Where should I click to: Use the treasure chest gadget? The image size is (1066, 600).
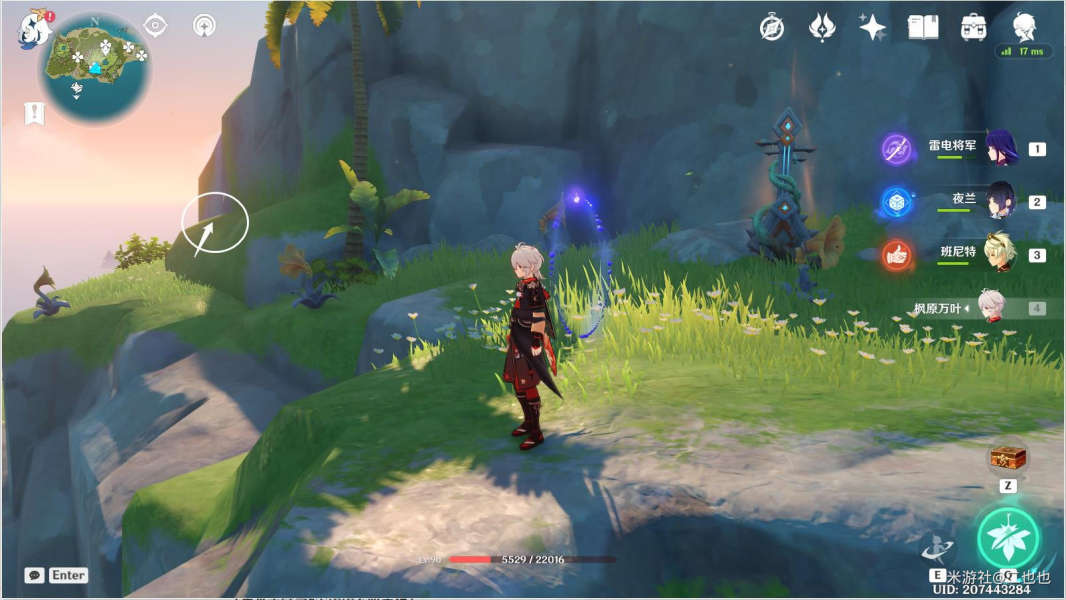(1007, 459)
